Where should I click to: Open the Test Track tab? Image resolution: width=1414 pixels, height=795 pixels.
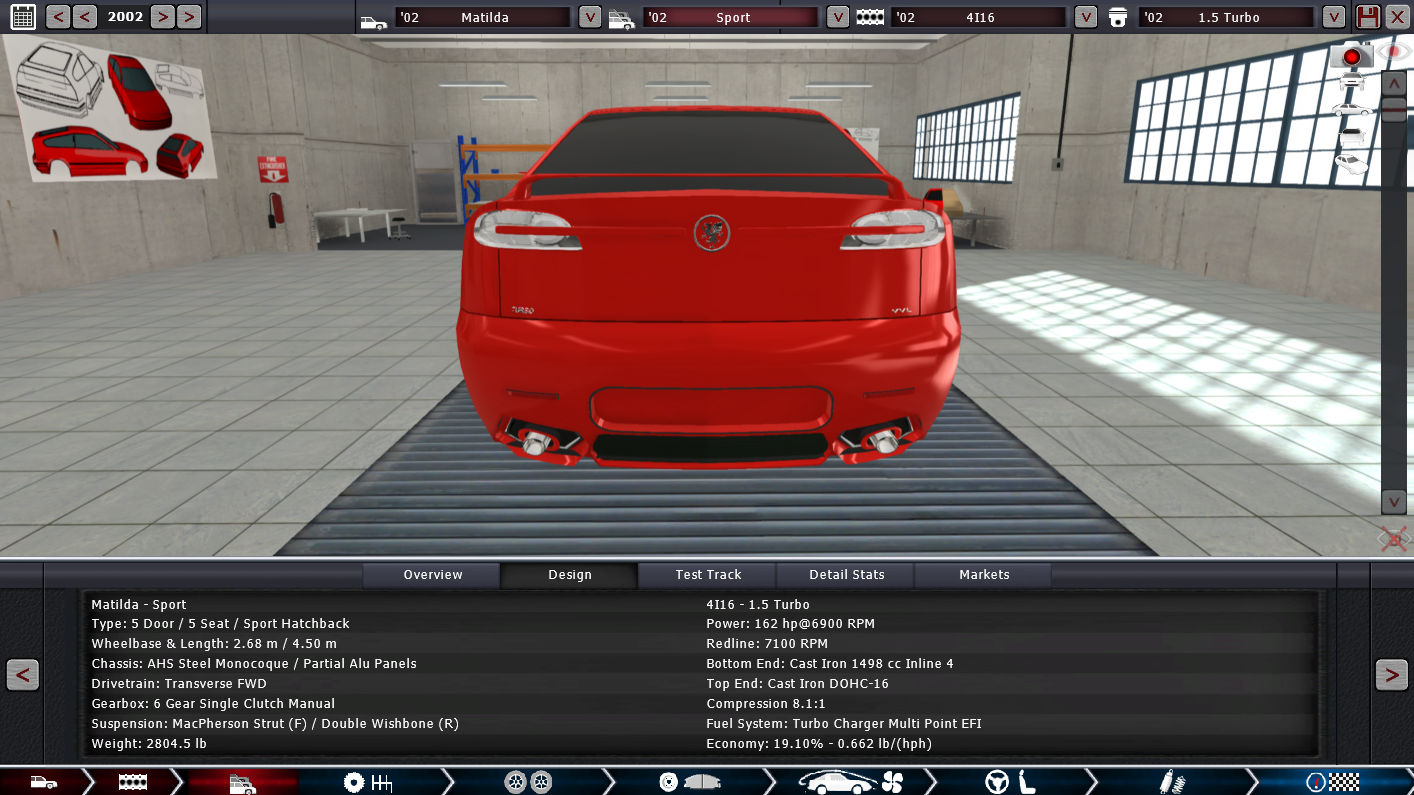tap(708, 575)
